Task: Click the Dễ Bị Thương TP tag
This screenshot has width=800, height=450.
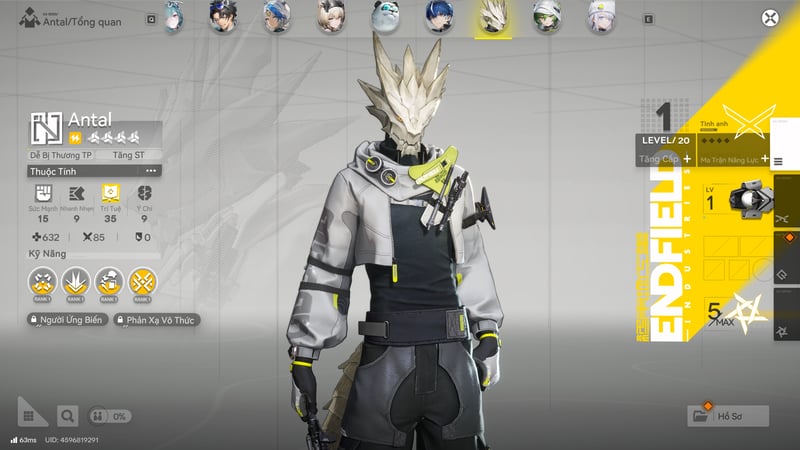Action: coord(60,156)
